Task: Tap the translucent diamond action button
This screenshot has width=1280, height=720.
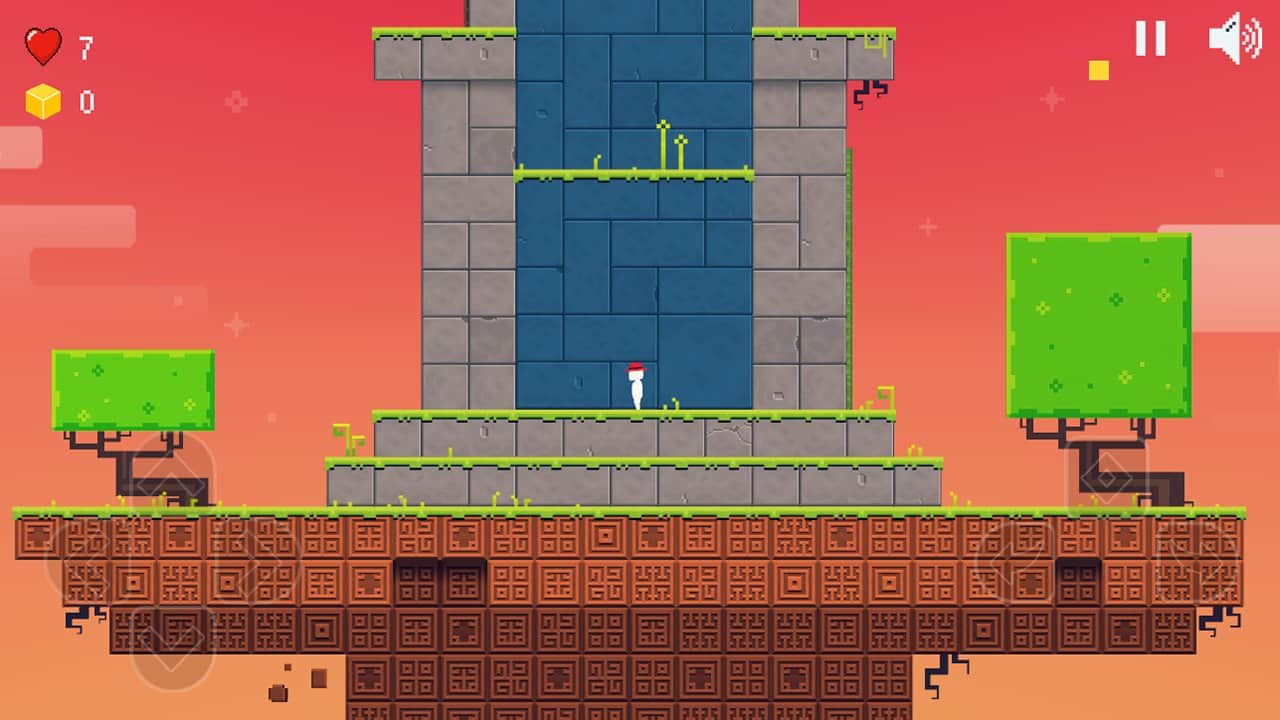Action: point(1107,477)
